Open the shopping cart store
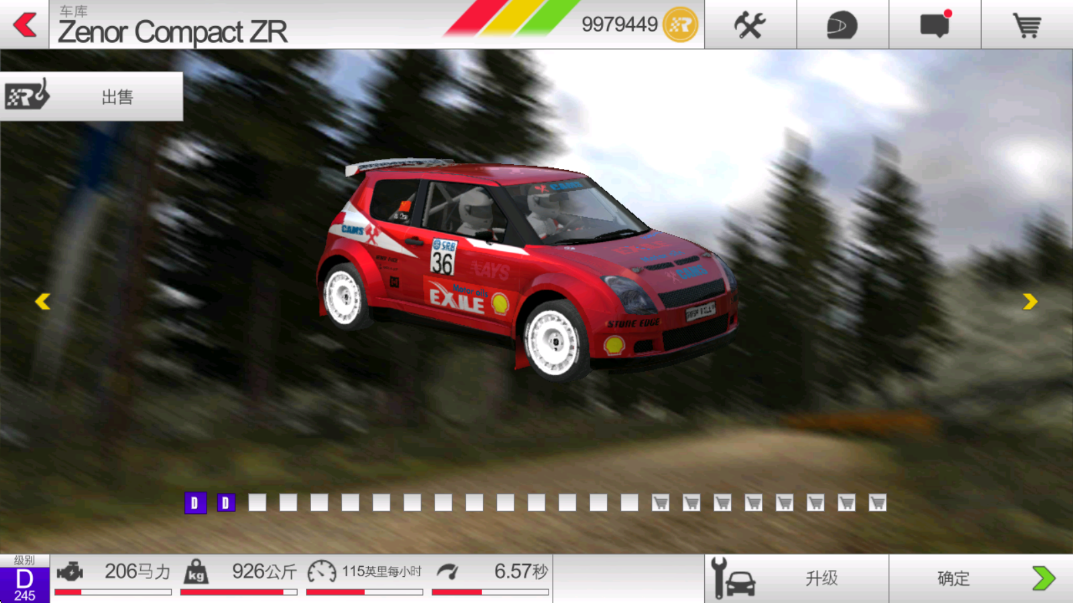 click(1027, 25)
